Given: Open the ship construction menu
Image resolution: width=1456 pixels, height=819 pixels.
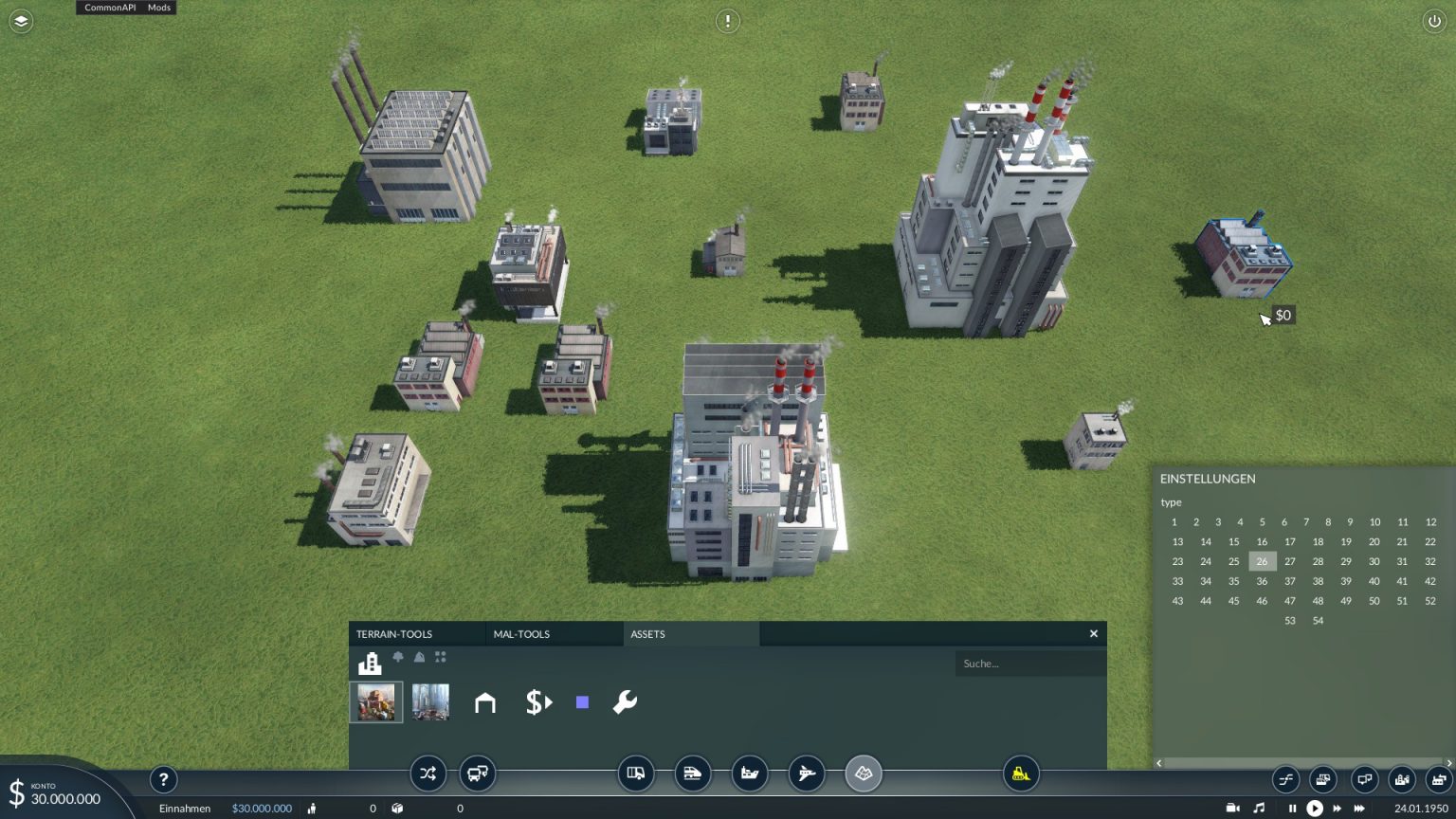Looking at the screenshot, I should coord(750,773).
